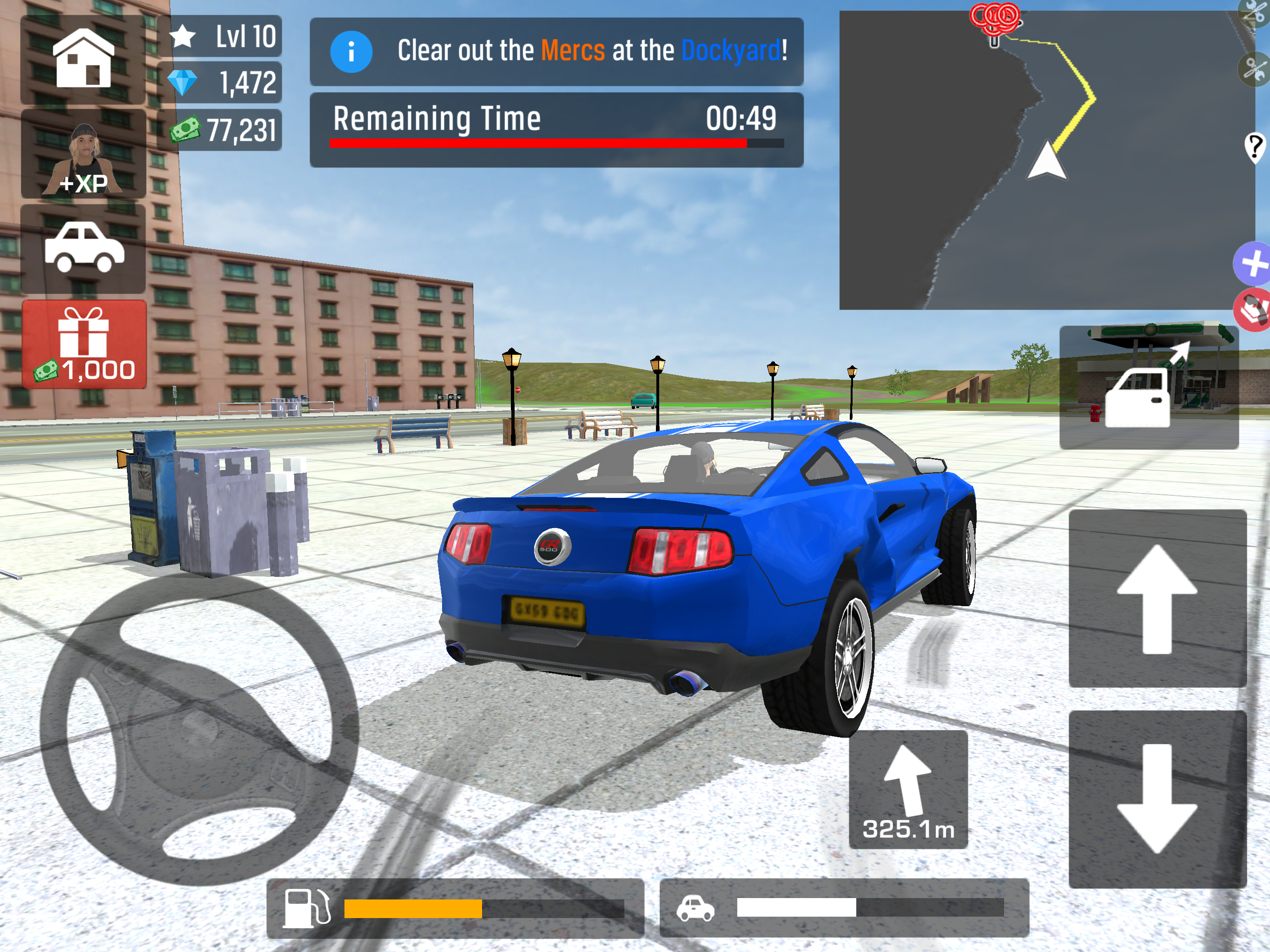
Task: Open the white car garage button
Action: [x=84, y=248]
